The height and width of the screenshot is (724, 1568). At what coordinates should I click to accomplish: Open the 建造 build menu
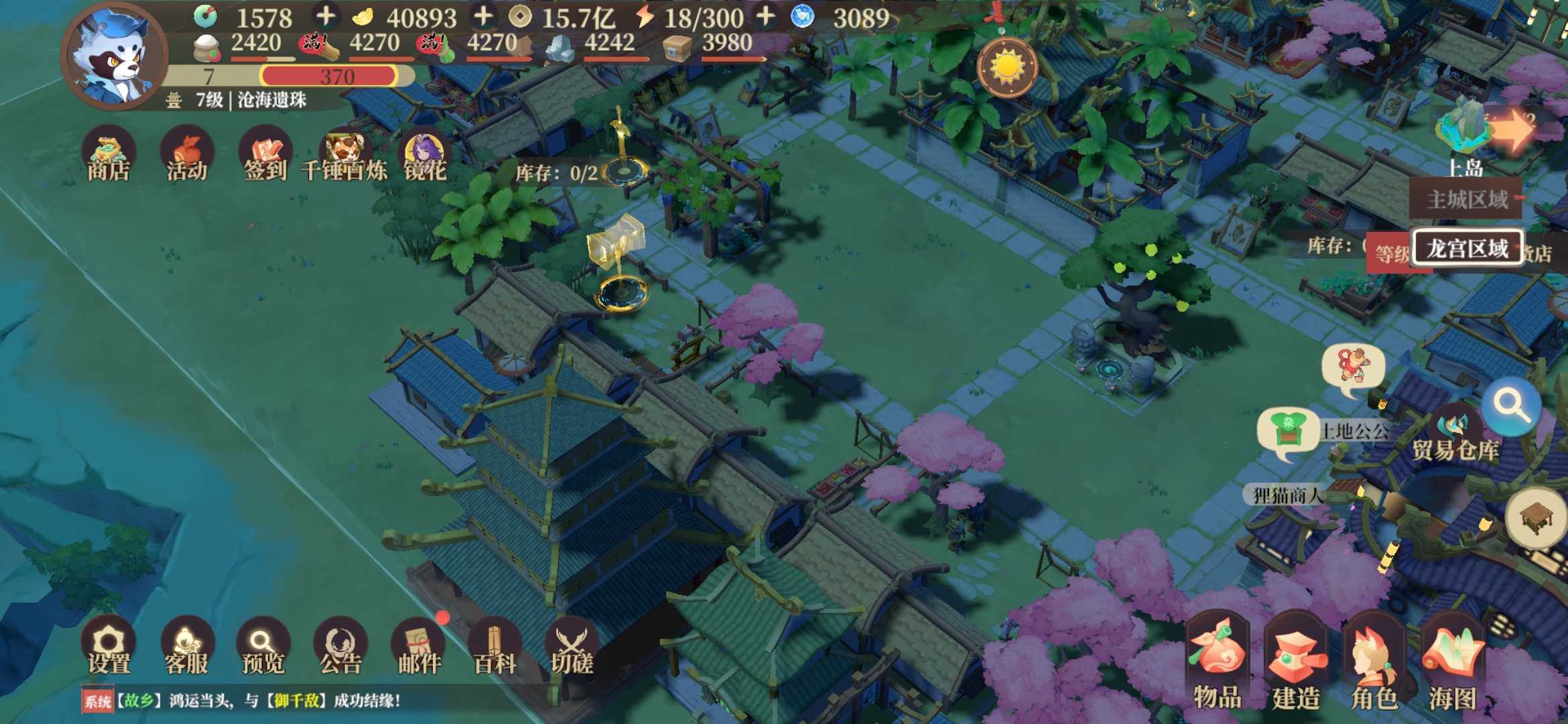click(1295, 662)
